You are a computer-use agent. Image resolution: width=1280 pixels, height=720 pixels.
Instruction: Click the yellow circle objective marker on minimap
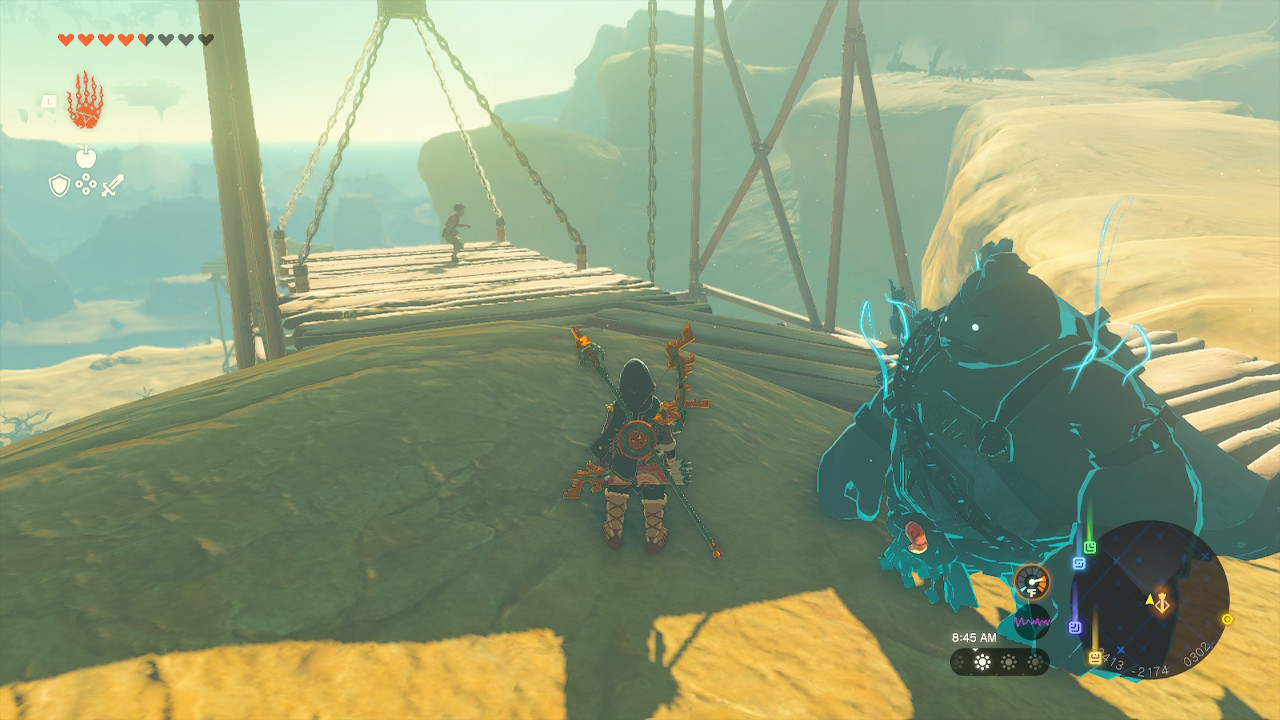1227,619
